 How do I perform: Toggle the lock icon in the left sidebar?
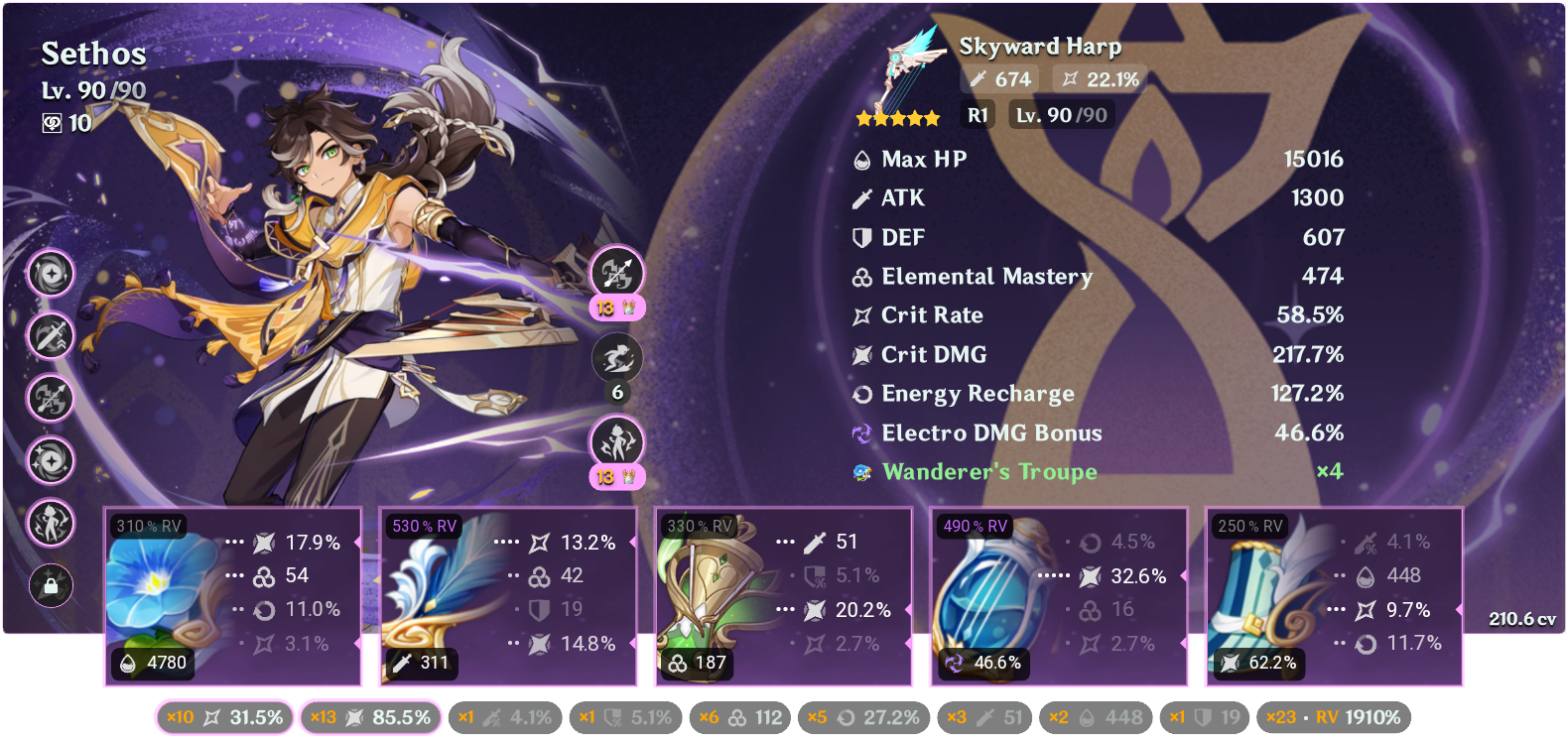(51, 586)
